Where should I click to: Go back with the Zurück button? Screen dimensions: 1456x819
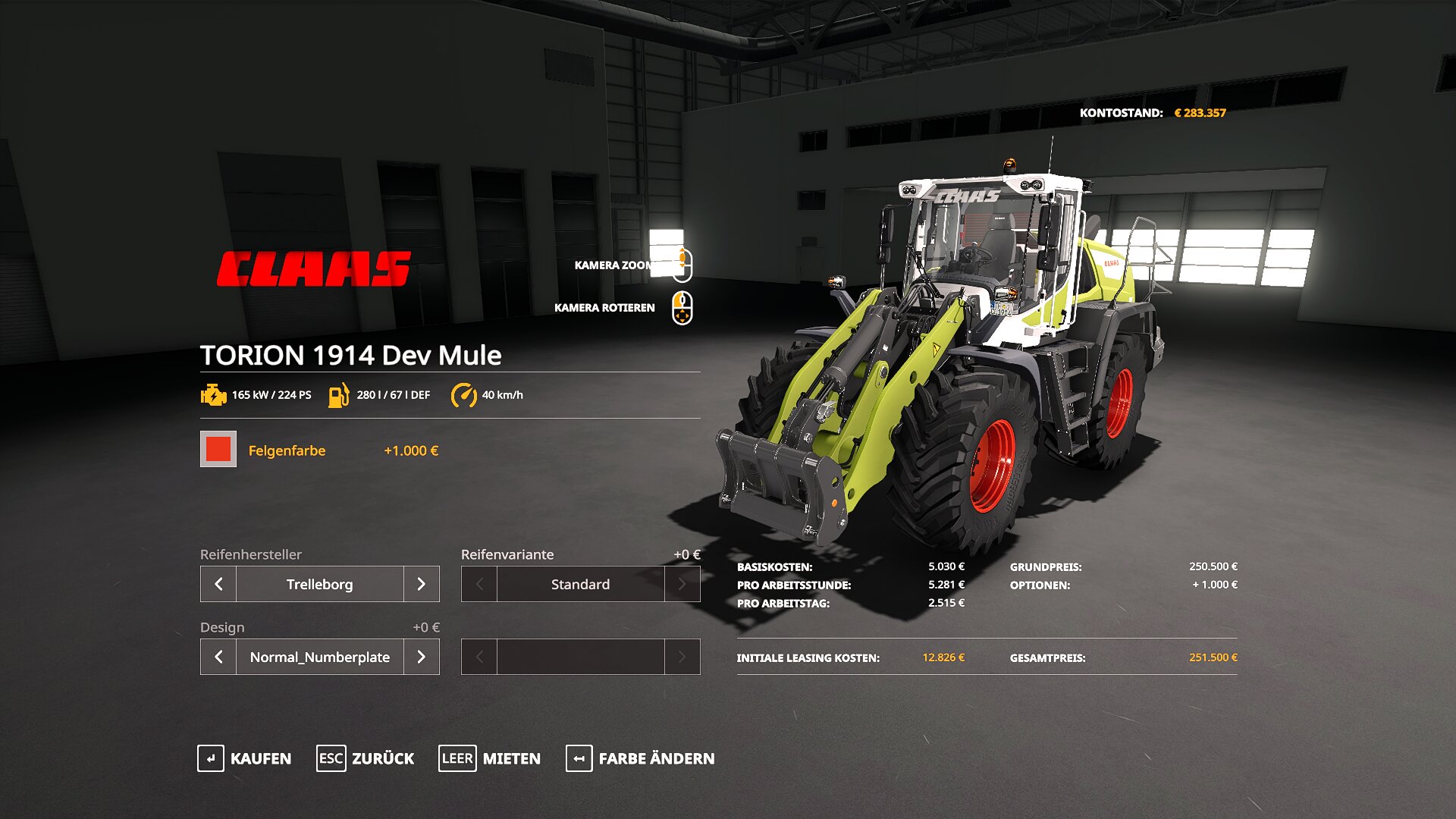coord(366,758)
